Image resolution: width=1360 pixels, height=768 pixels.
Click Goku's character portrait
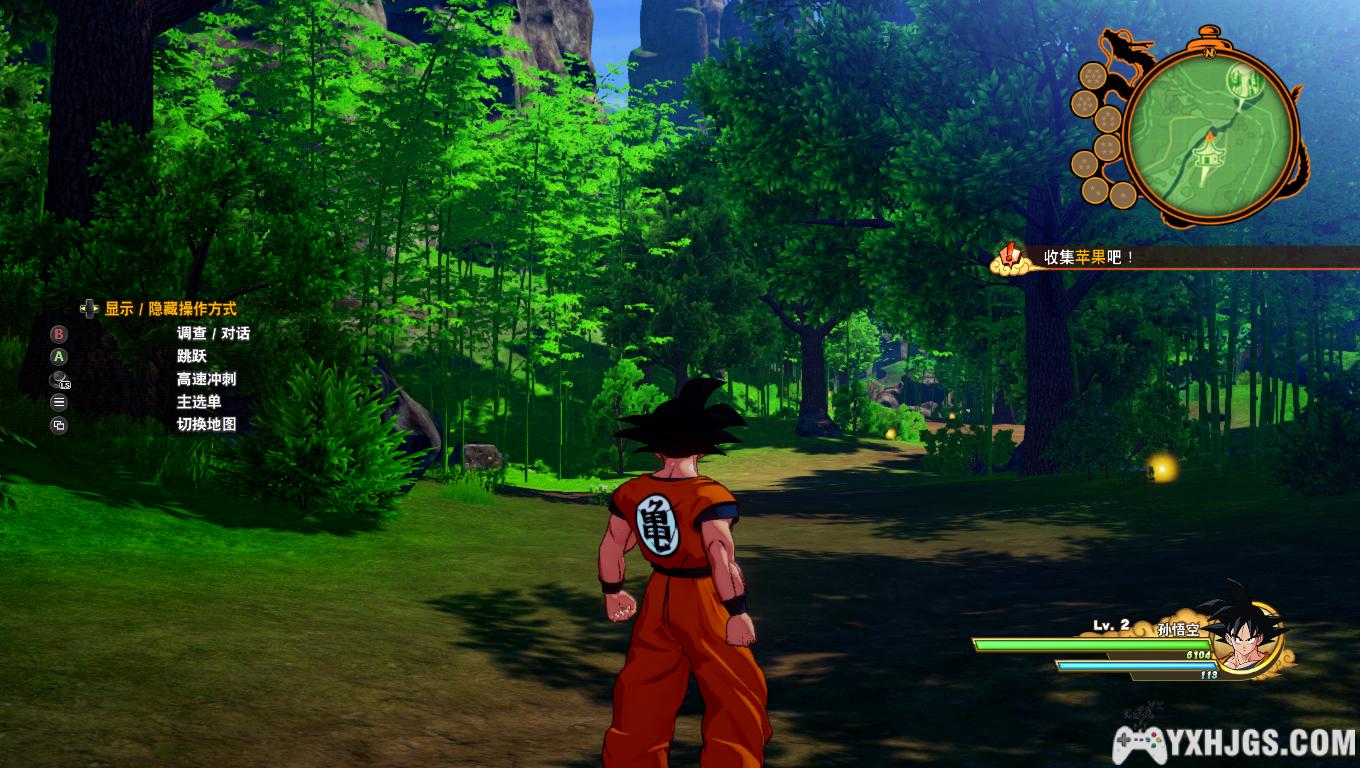pyautogui.click(x=1243, y=637)
